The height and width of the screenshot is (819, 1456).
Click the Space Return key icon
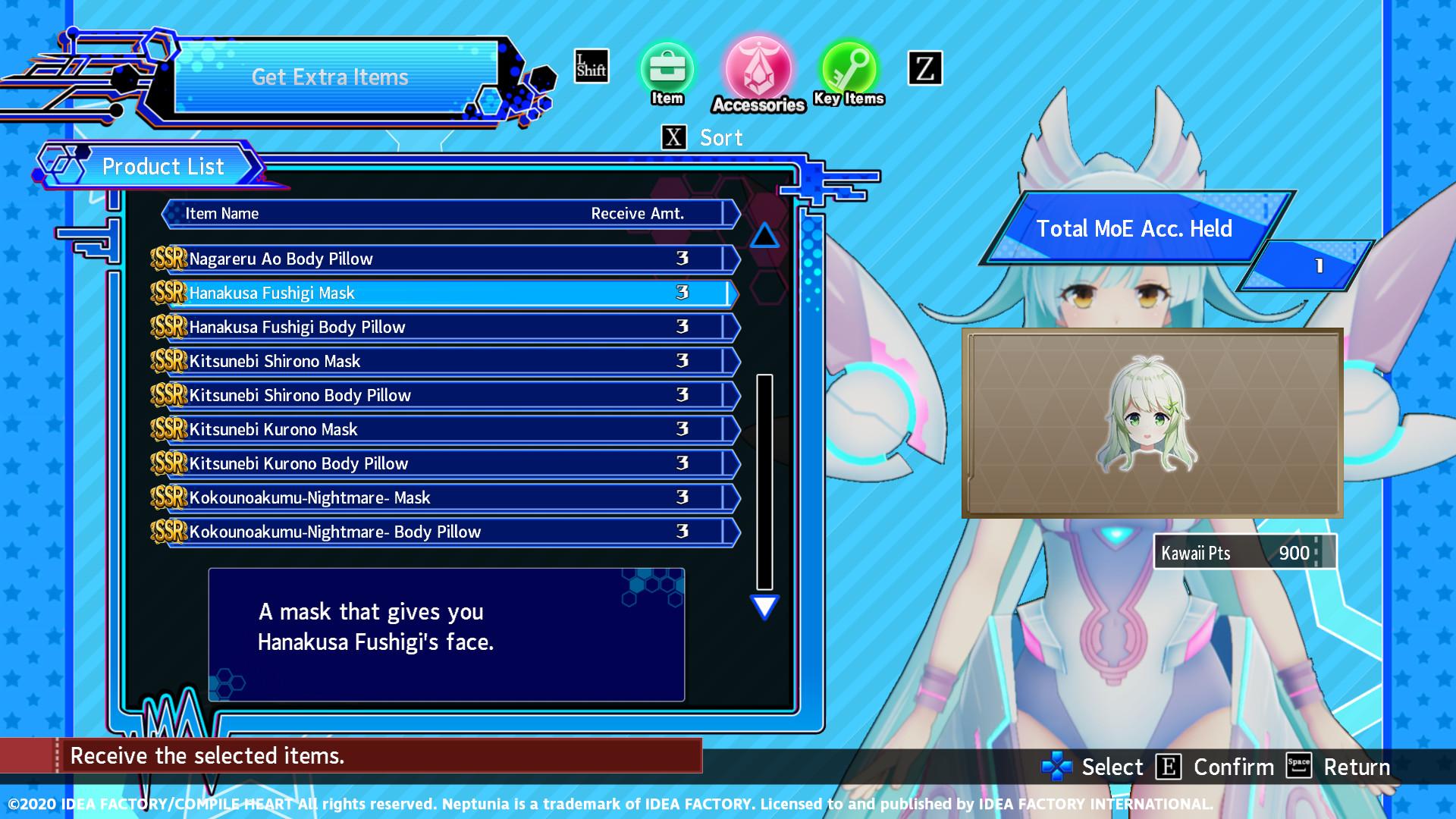[1298, 767]
